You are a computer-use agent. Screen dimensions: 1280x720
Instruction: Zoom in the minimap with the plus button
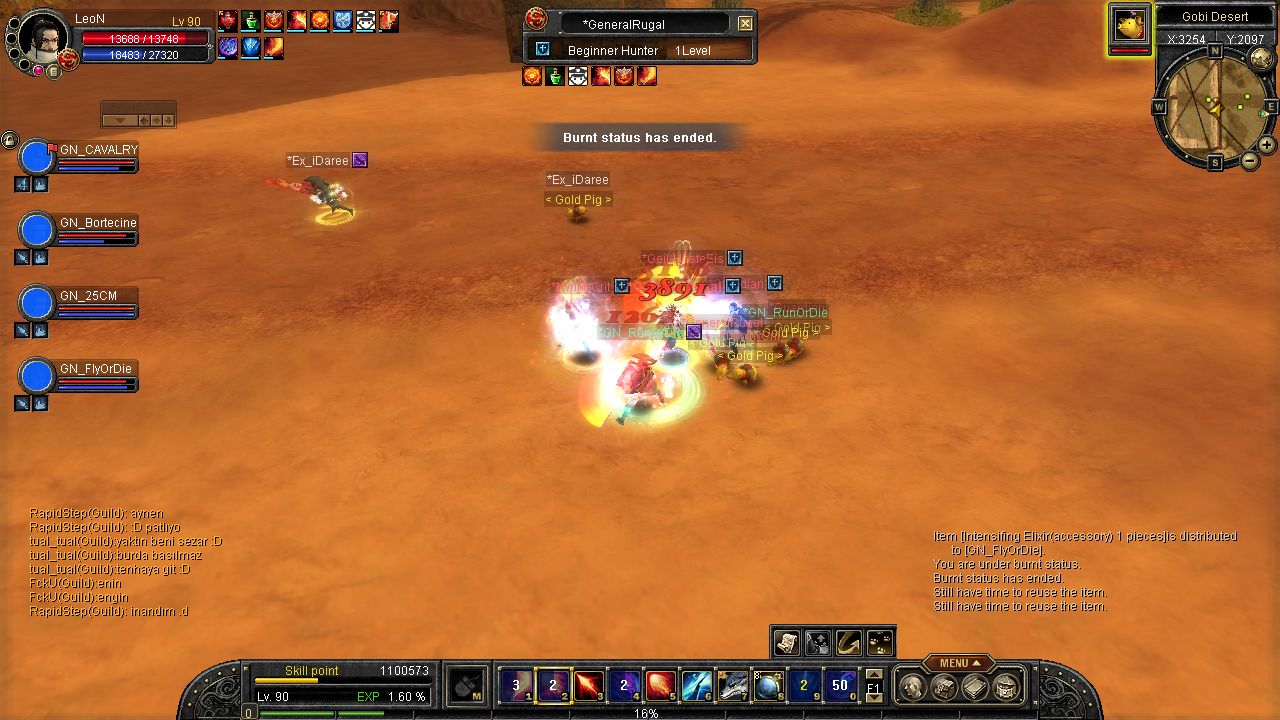[x=1267, y=145]
